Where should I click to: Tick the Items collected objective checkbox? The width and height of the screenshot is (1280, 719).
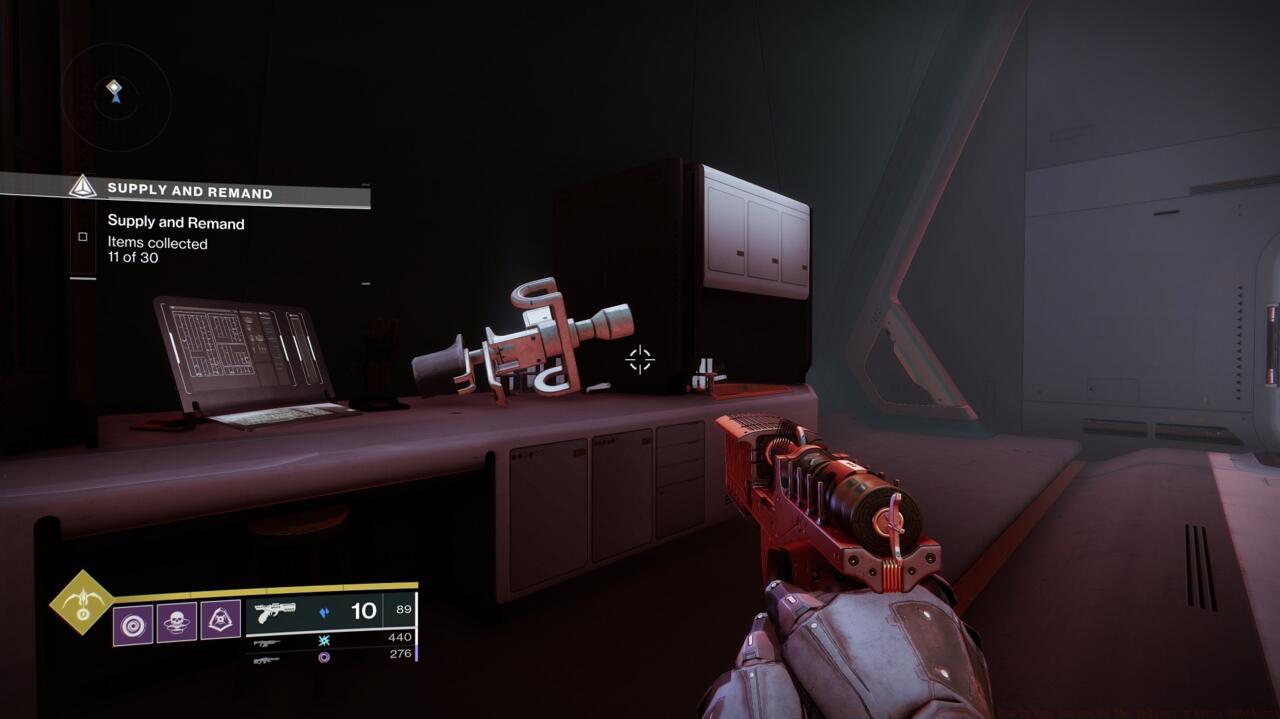83,237
